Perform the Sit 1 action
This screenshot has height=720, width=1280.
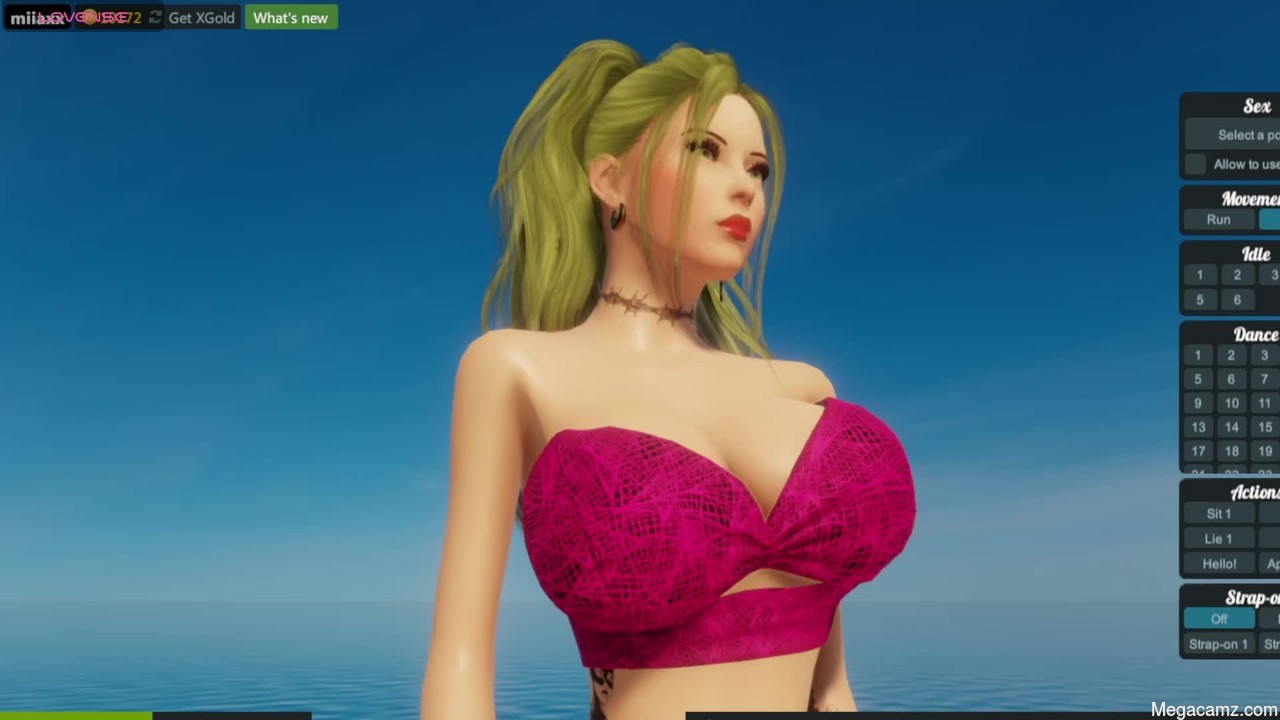click(x=1217, y=513)
